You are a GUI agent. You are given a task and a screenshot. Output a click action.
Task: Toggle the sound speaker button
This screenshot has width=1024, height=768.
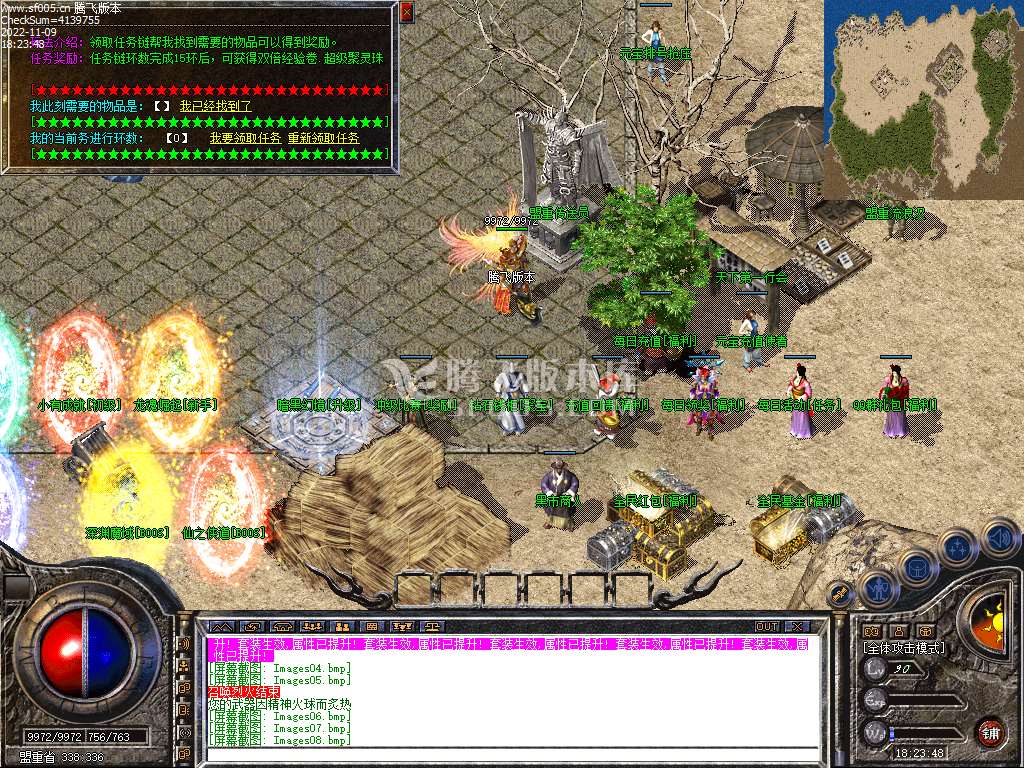(998, 537)
